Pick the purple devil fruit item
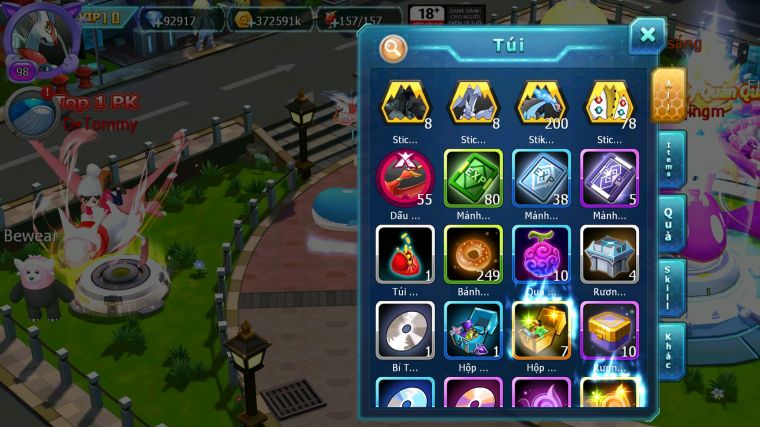The height and width of the screenshot is (427, 760). pos(541,254)
